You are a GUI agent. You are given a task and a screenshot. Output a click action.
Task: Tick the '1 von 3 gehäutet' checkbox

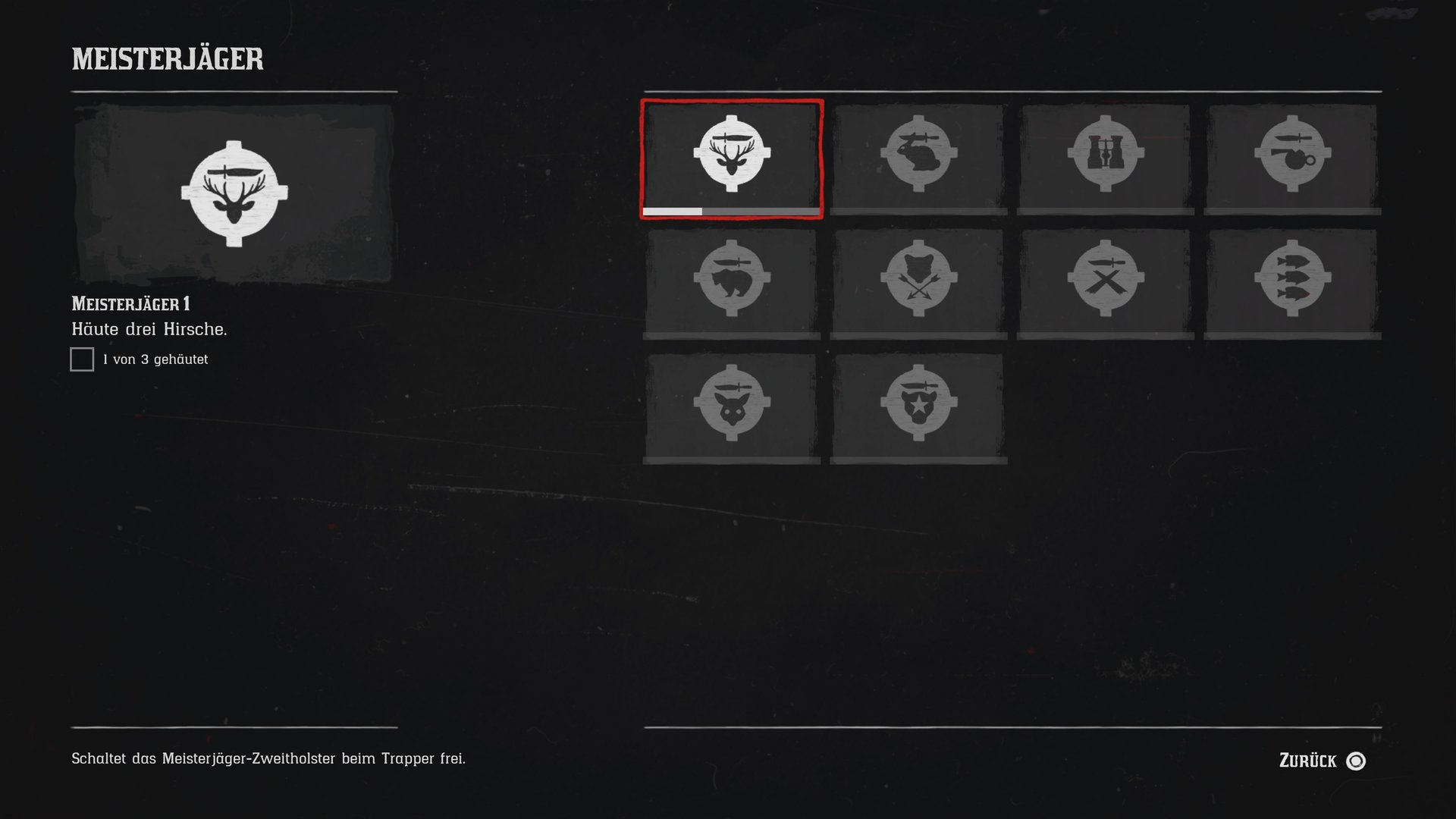pos(82,359)
